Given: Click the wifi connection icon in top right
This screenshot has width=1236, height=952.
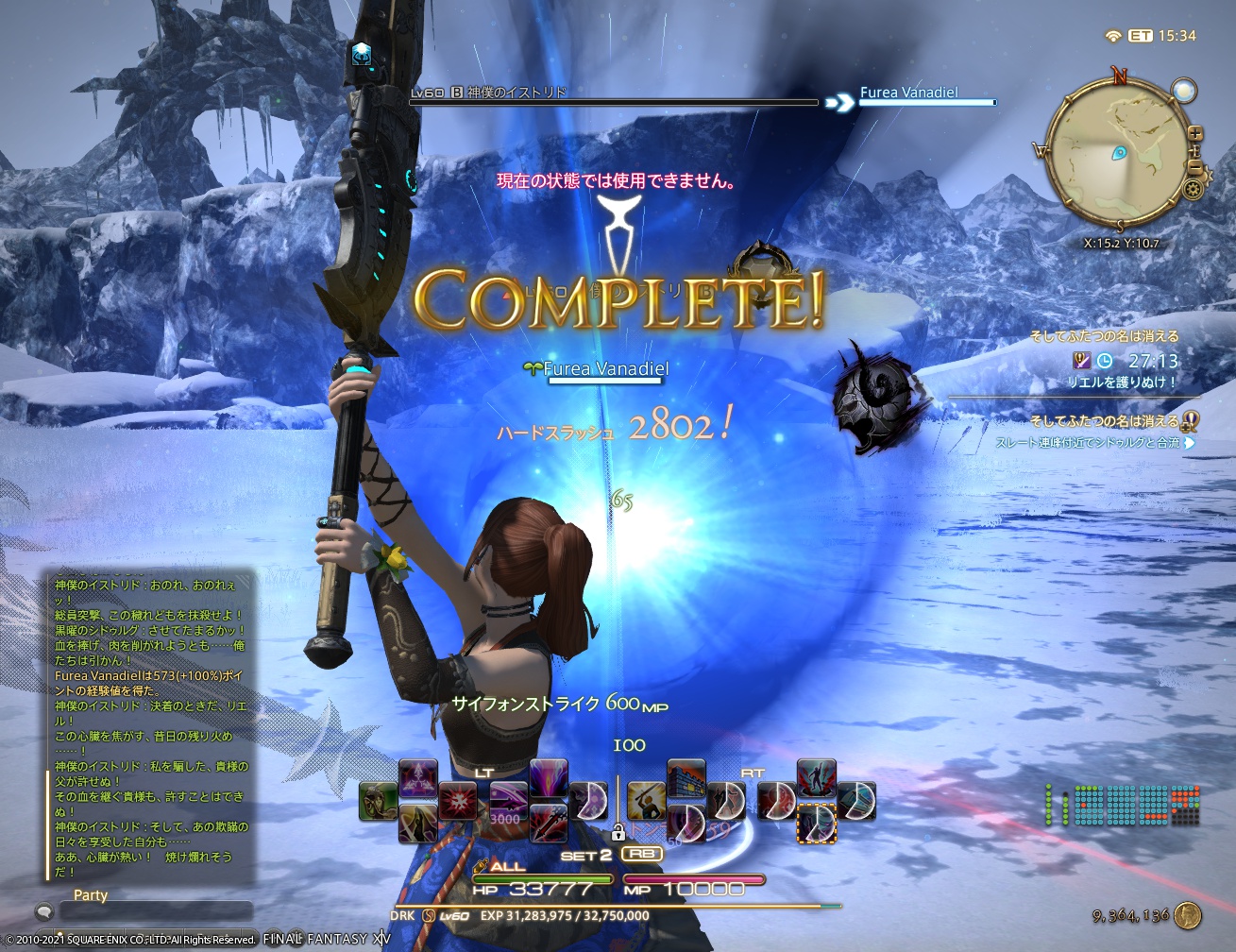Looking at the screenshot, I should click(1111, 33).
